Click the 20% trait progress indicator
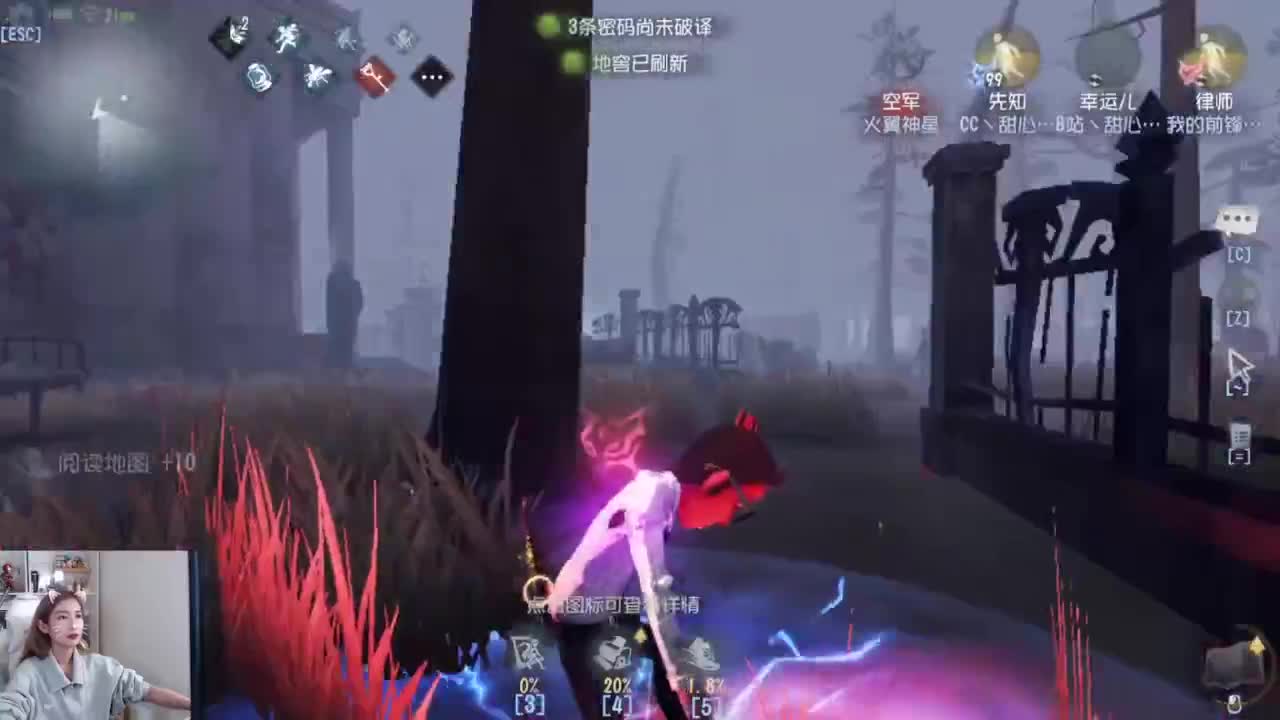Image resolution: width=1280 pixels, height=720 pixels. (x=613, y=687)
